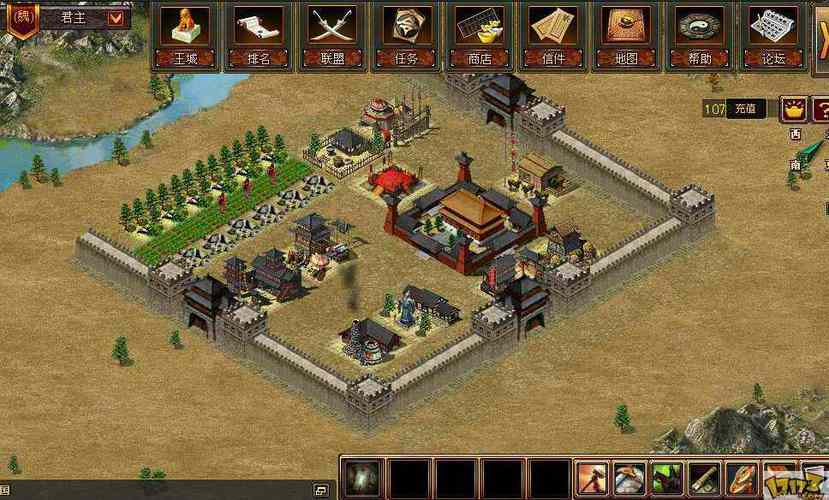829x500 pixels.
Task: Click the 魏 faction shield emblem
Action: [x=22, y=17]
